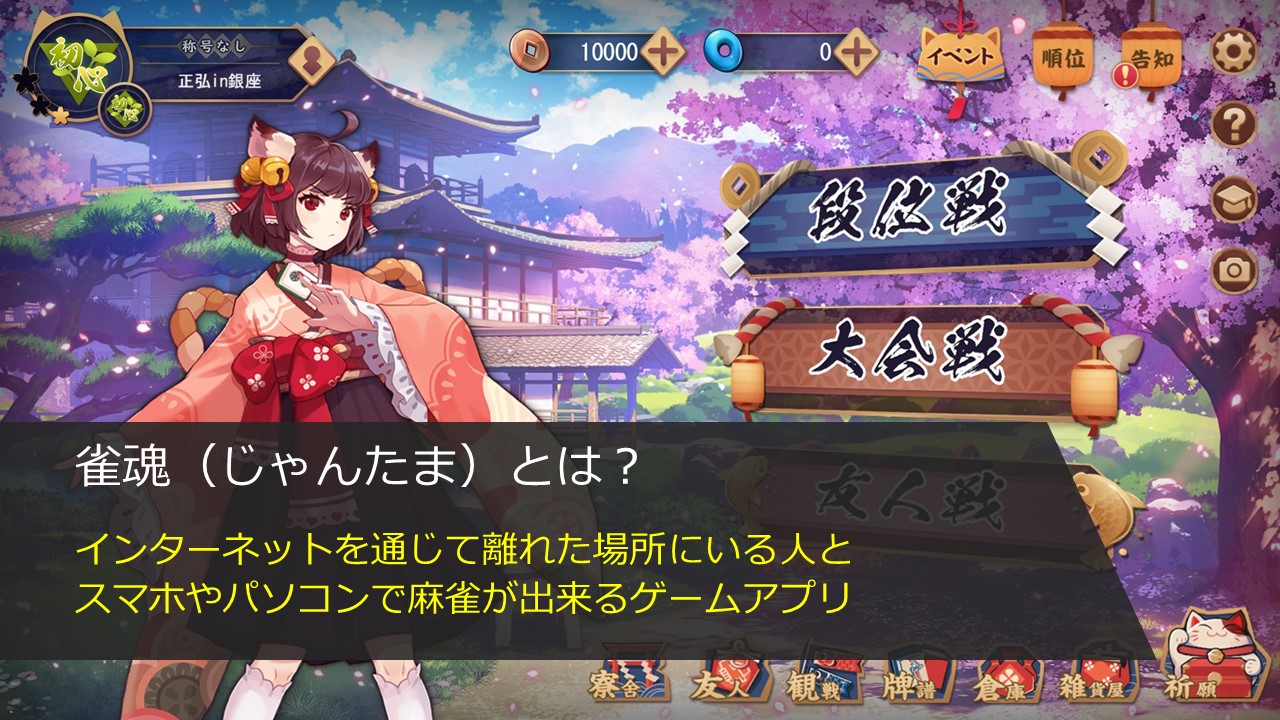Open the 観戦 spectate menu
Screen dimensions: 1280x720
816,682
